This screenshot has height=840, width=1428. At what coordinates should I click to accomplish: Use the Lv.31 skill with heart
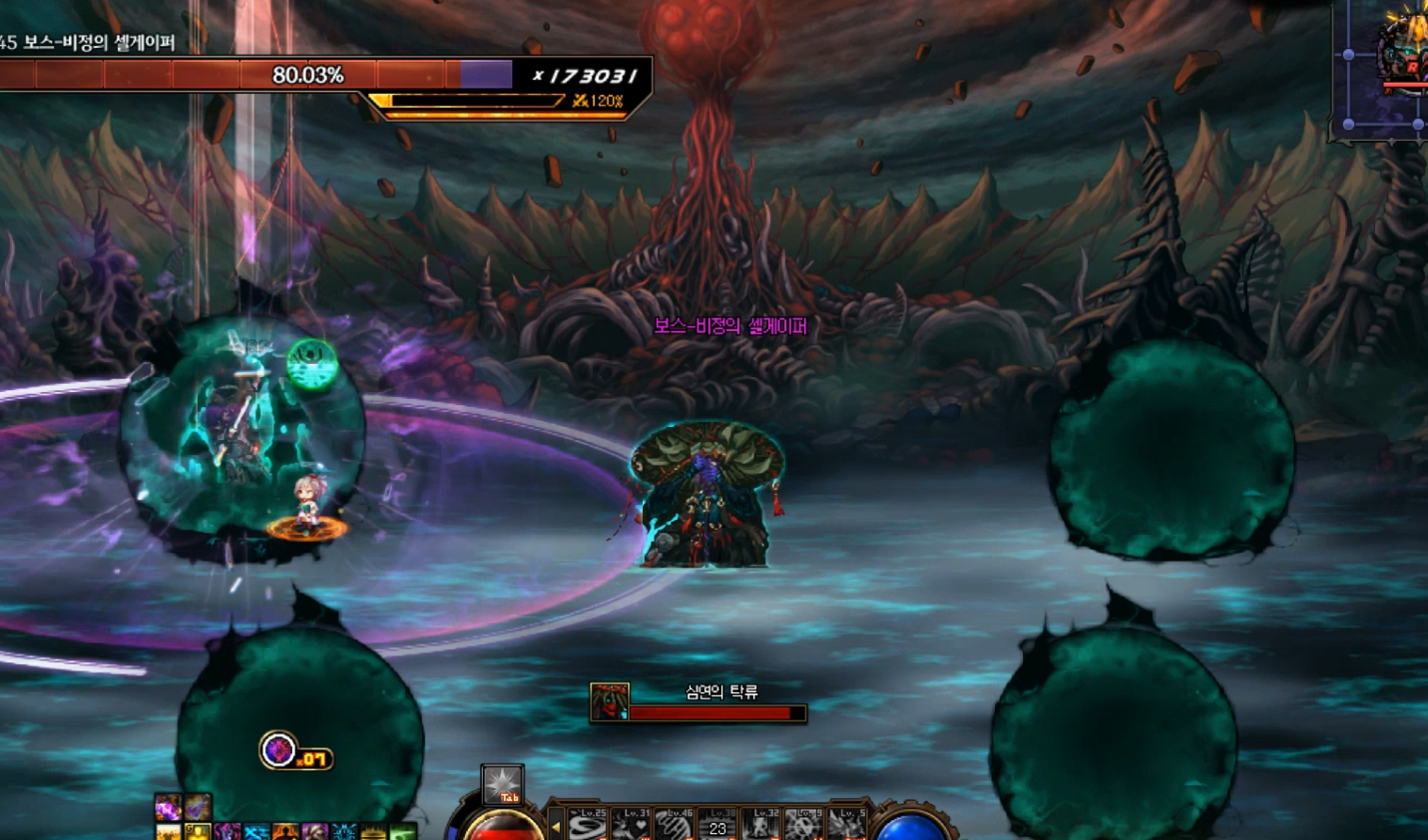click(x=632, y=824)
